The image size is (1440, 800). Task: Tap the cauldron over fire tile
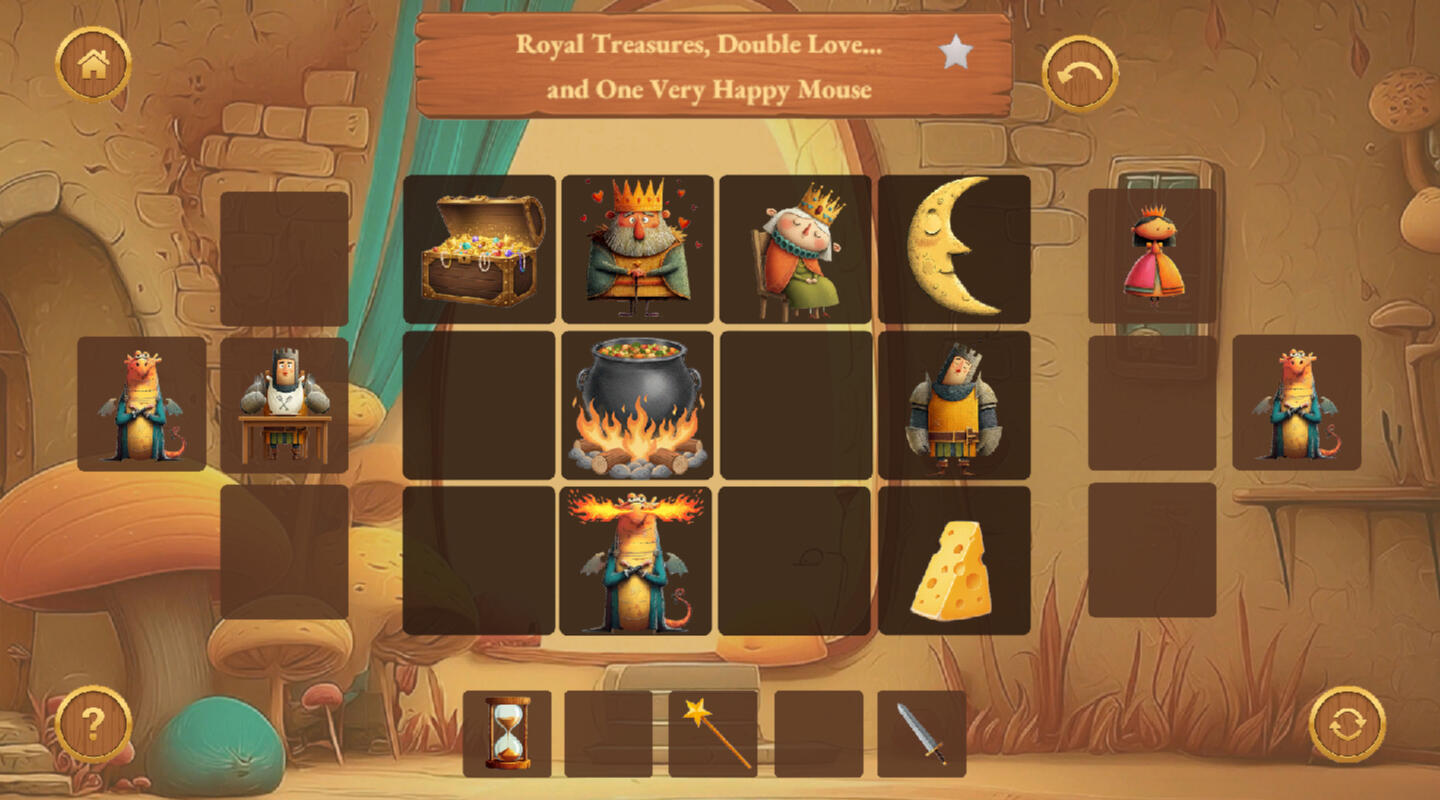(x=638, y=406)
